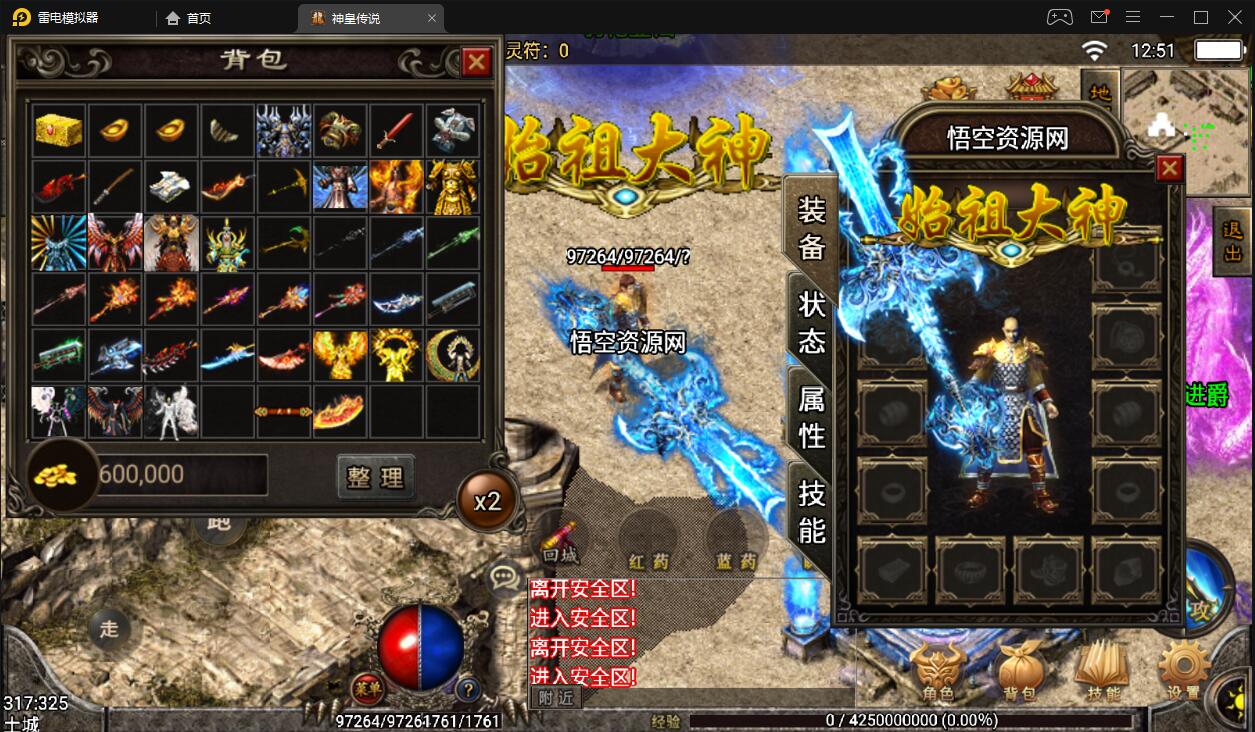Image resolution: width=1255 pixels, height=732 pixels.
Task: Click the 退出 exit button
Action: [x=1232, y=242]
